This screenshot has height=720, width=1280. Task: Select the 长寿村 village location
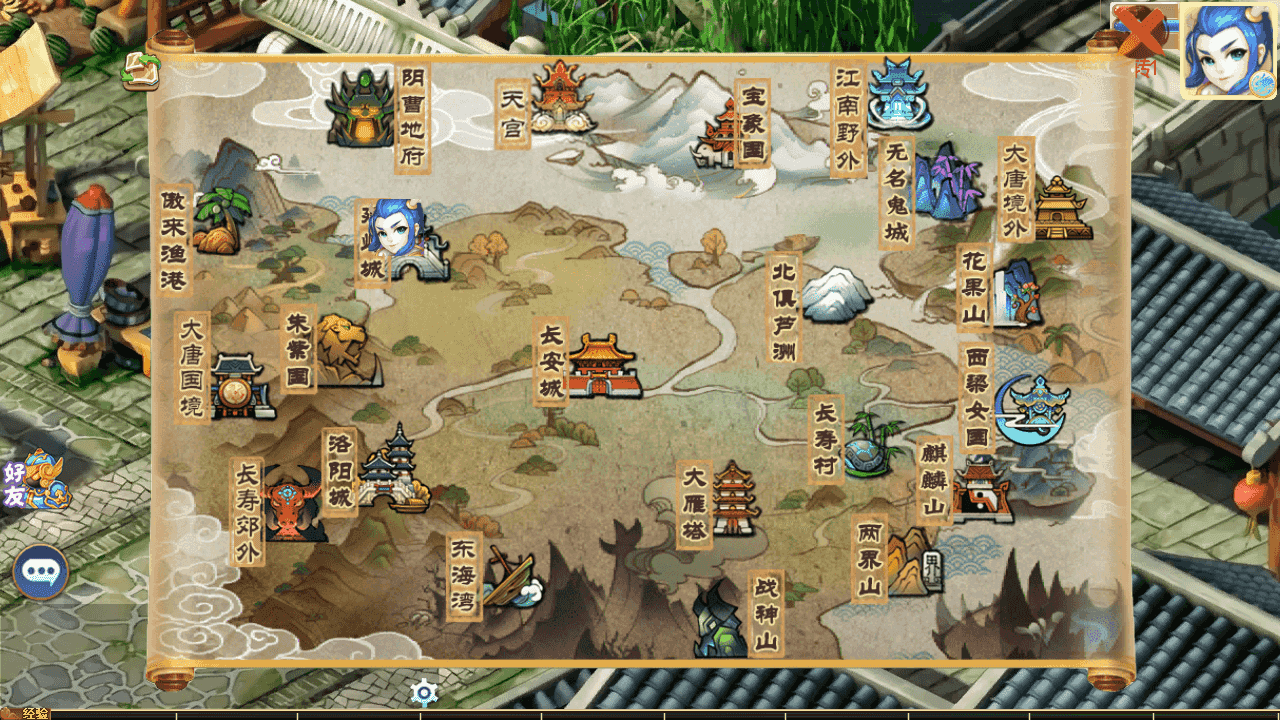864,446
